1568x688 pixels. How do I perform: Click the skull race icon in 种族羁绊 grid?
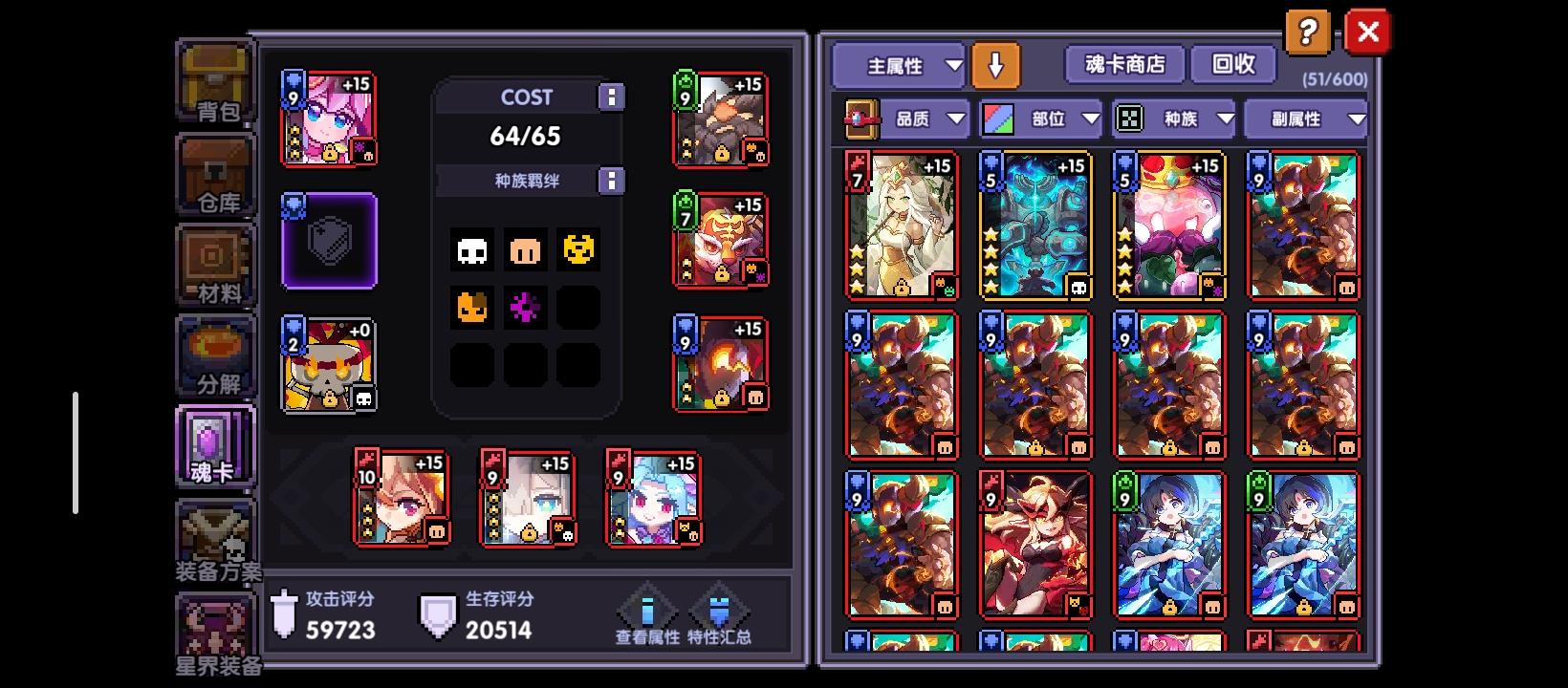point(470,250)
